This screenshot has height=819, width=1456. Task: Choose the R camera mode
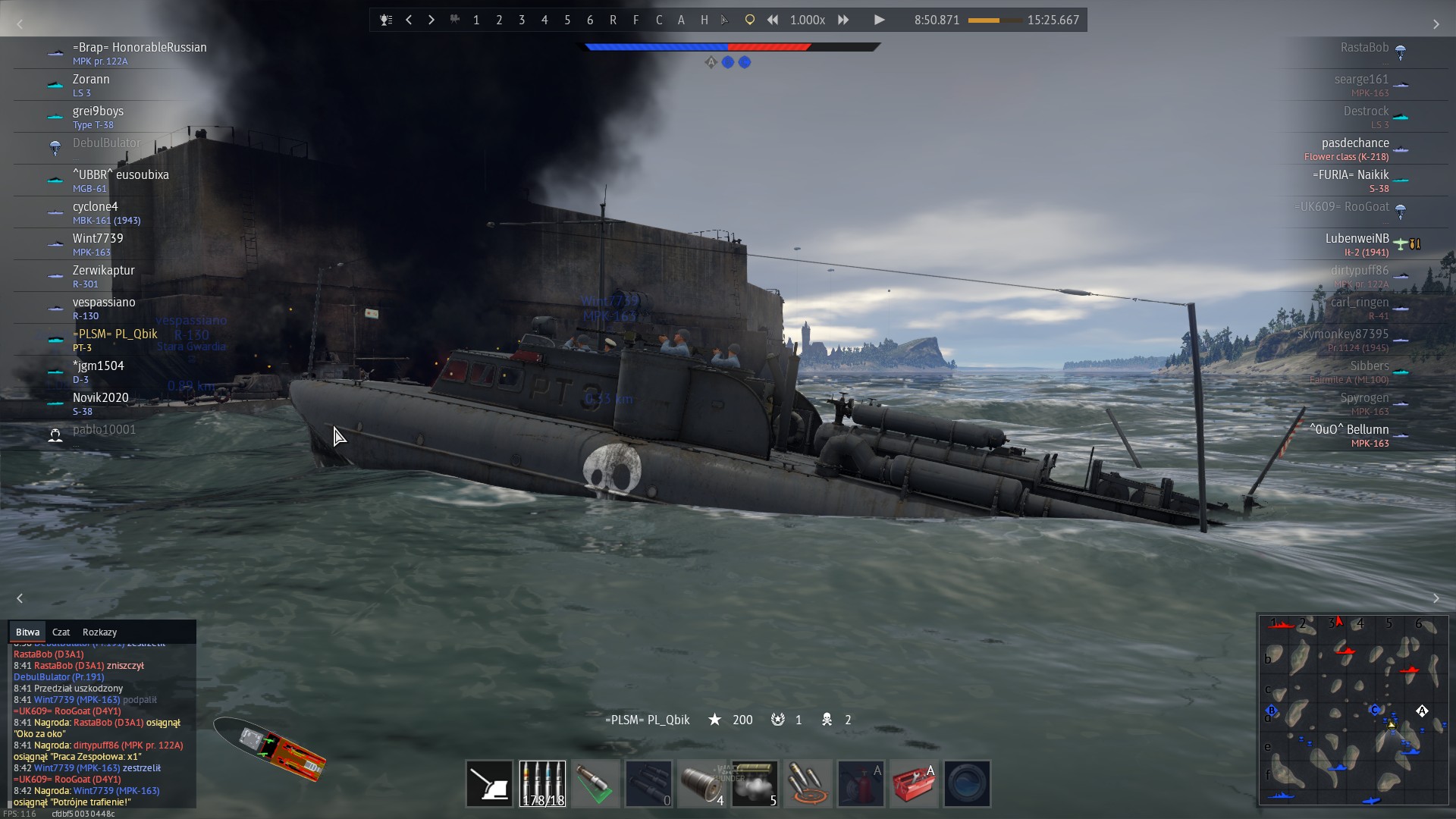tap(613, 20)
